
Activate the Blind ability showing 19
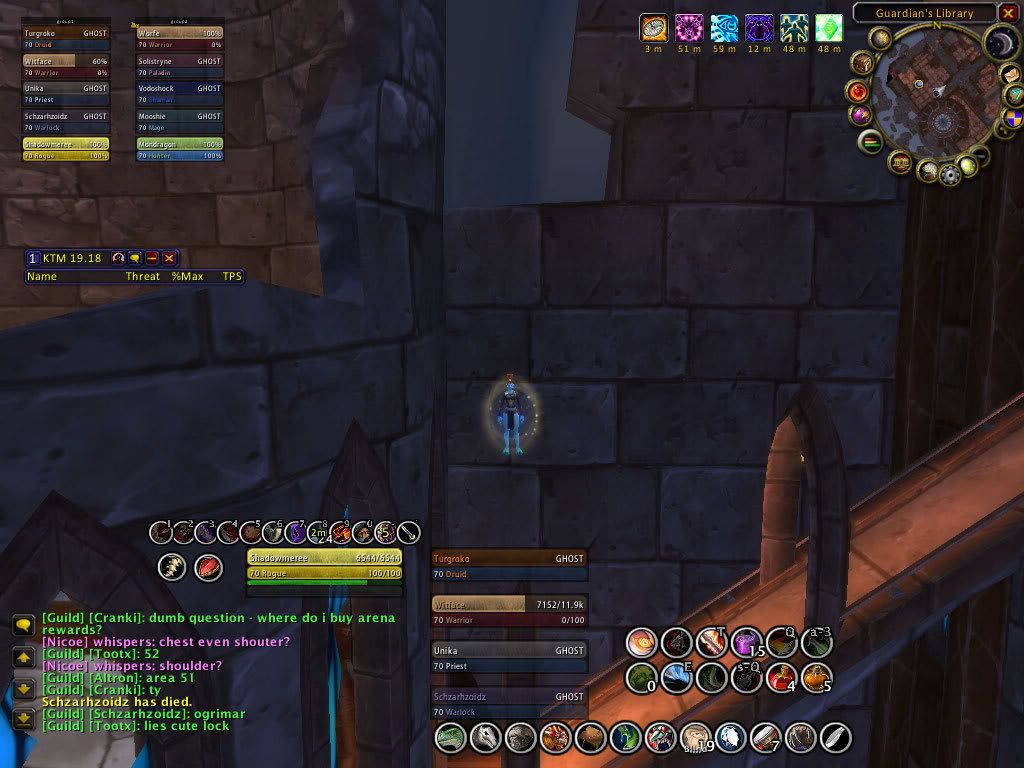[x=694, y=738]
